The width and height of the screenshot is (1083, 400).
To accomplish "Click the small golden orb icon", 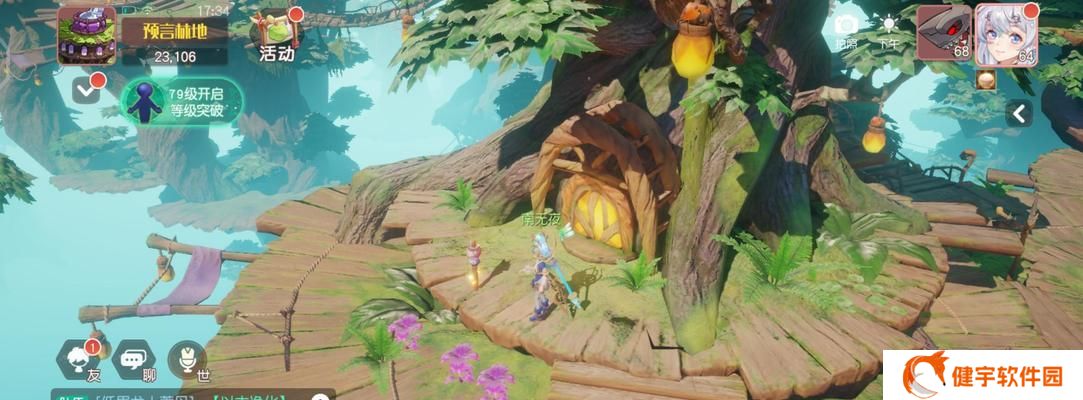I will (x=987, y=80).
